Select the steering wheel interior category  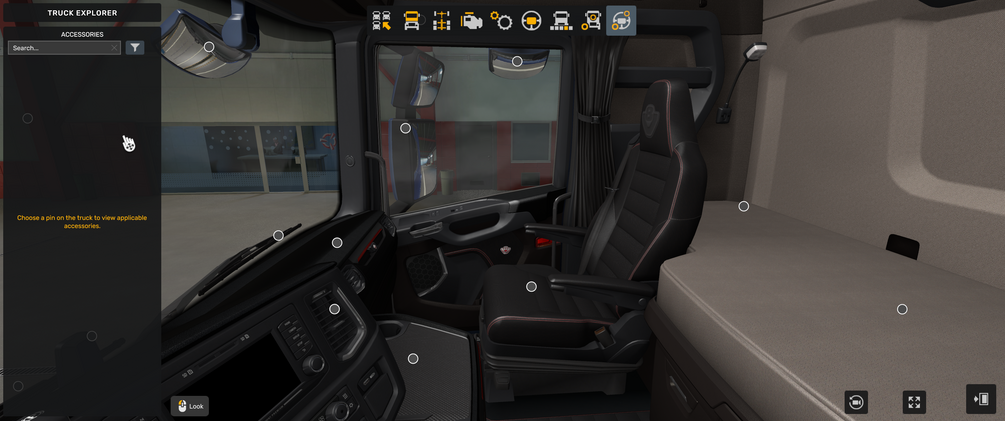pyautogui.click(x=531, y=21)
